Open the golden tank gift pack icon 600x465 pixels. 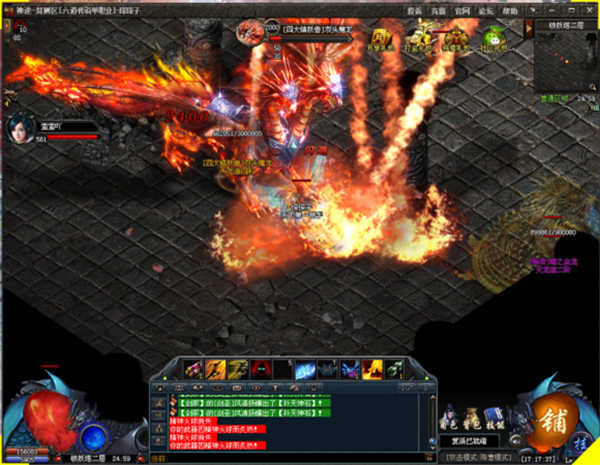418,40
